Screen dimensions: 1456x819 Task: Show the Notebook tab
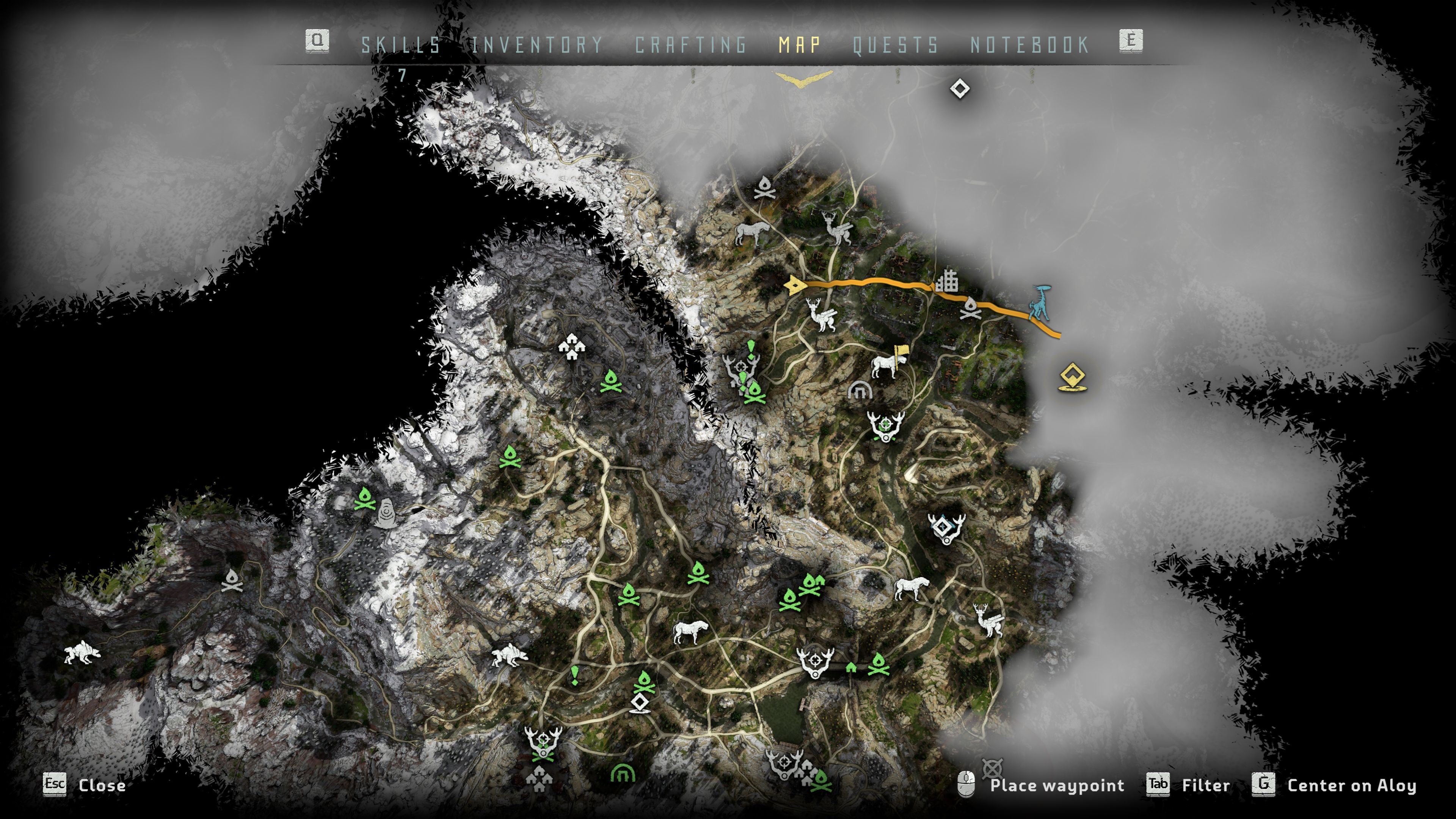(x=1030, y=45)
